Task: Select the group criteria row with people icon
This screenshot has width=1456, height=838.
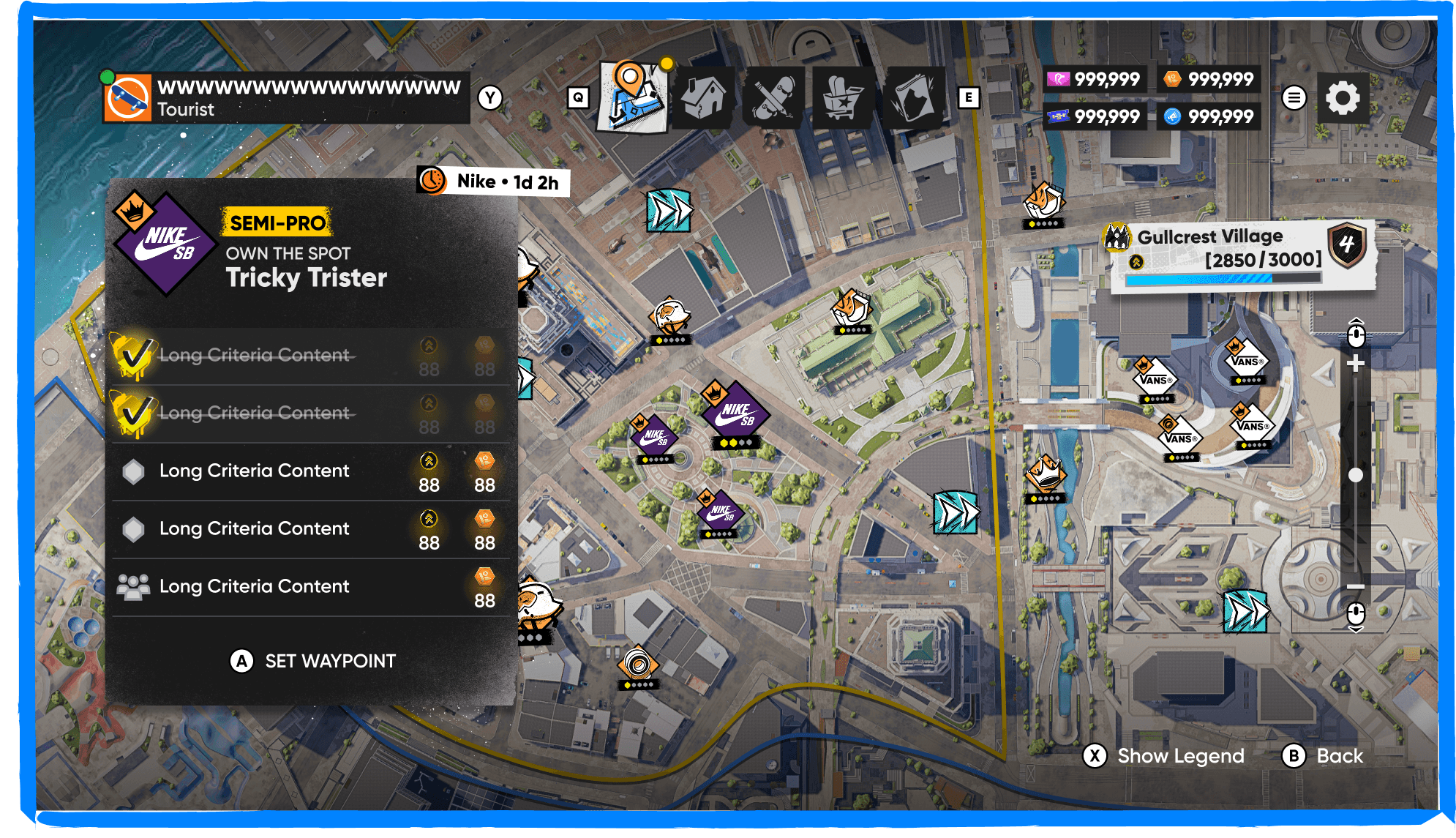Action: (x=311, y=587)
